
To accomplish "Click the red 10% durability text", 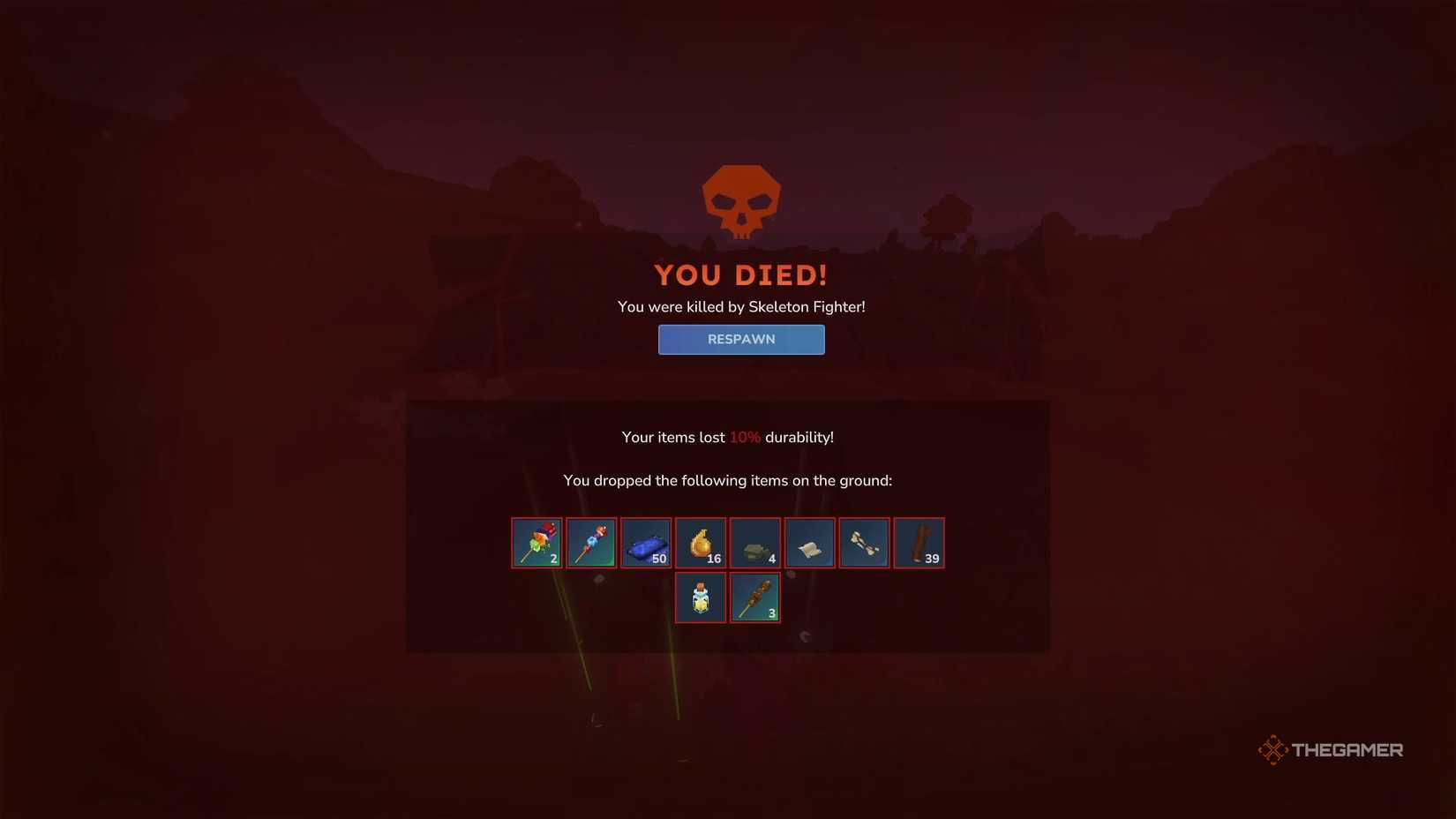I will [744, 436].
